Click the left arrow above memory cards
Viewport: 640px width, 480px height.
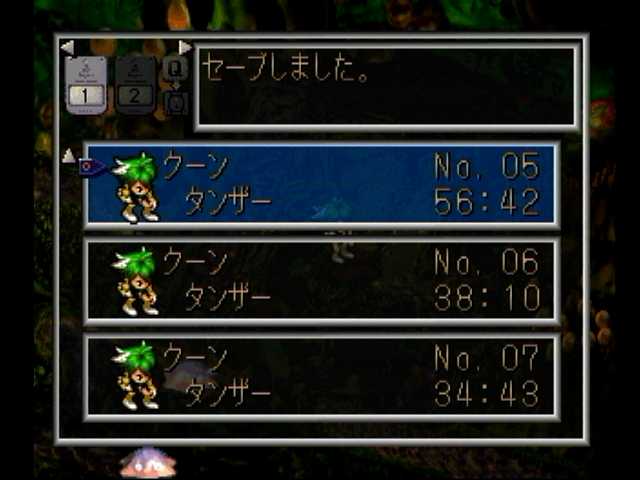point(67,47)
